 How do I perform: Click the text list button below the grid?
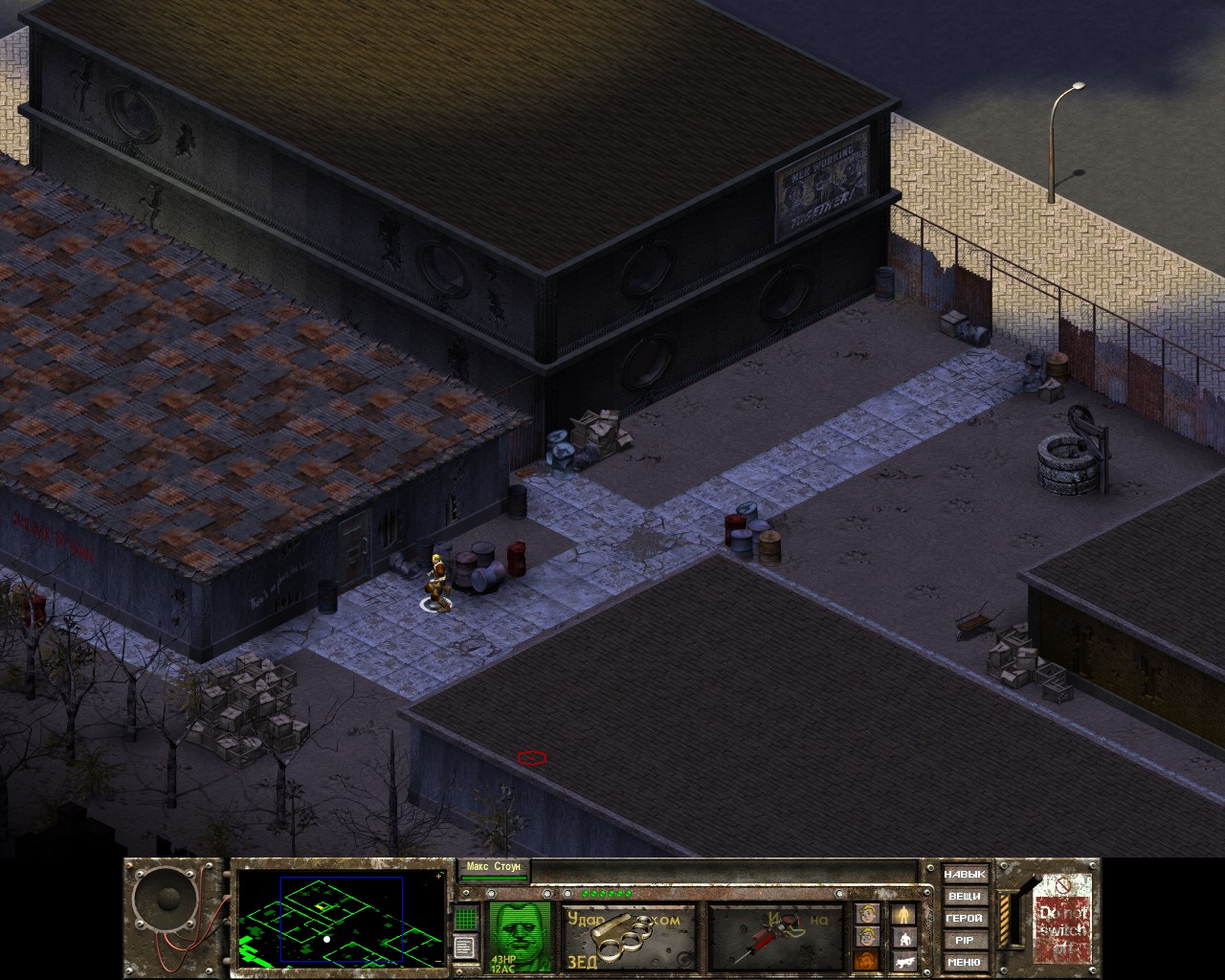(466, 947)
